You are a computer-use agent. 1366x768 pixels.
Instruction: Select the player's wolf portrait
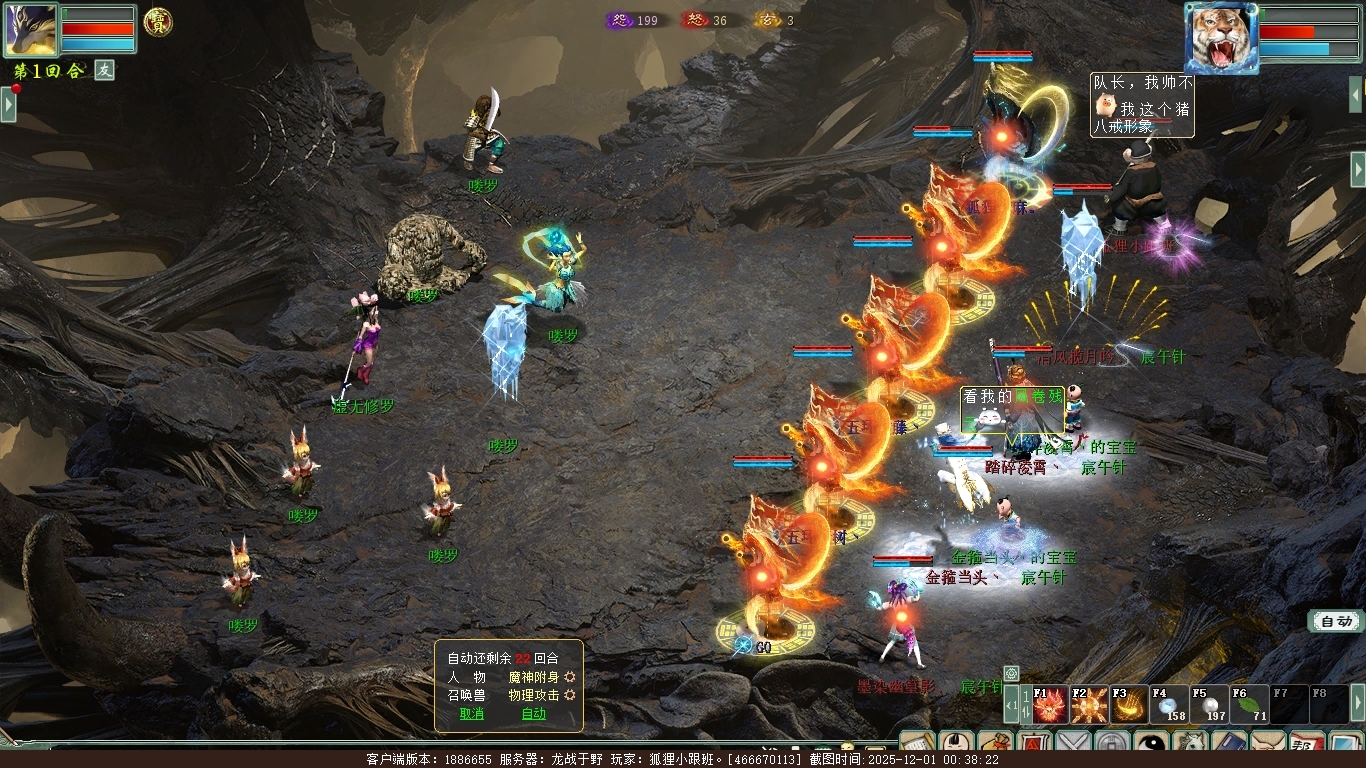[x=30, y=30]
